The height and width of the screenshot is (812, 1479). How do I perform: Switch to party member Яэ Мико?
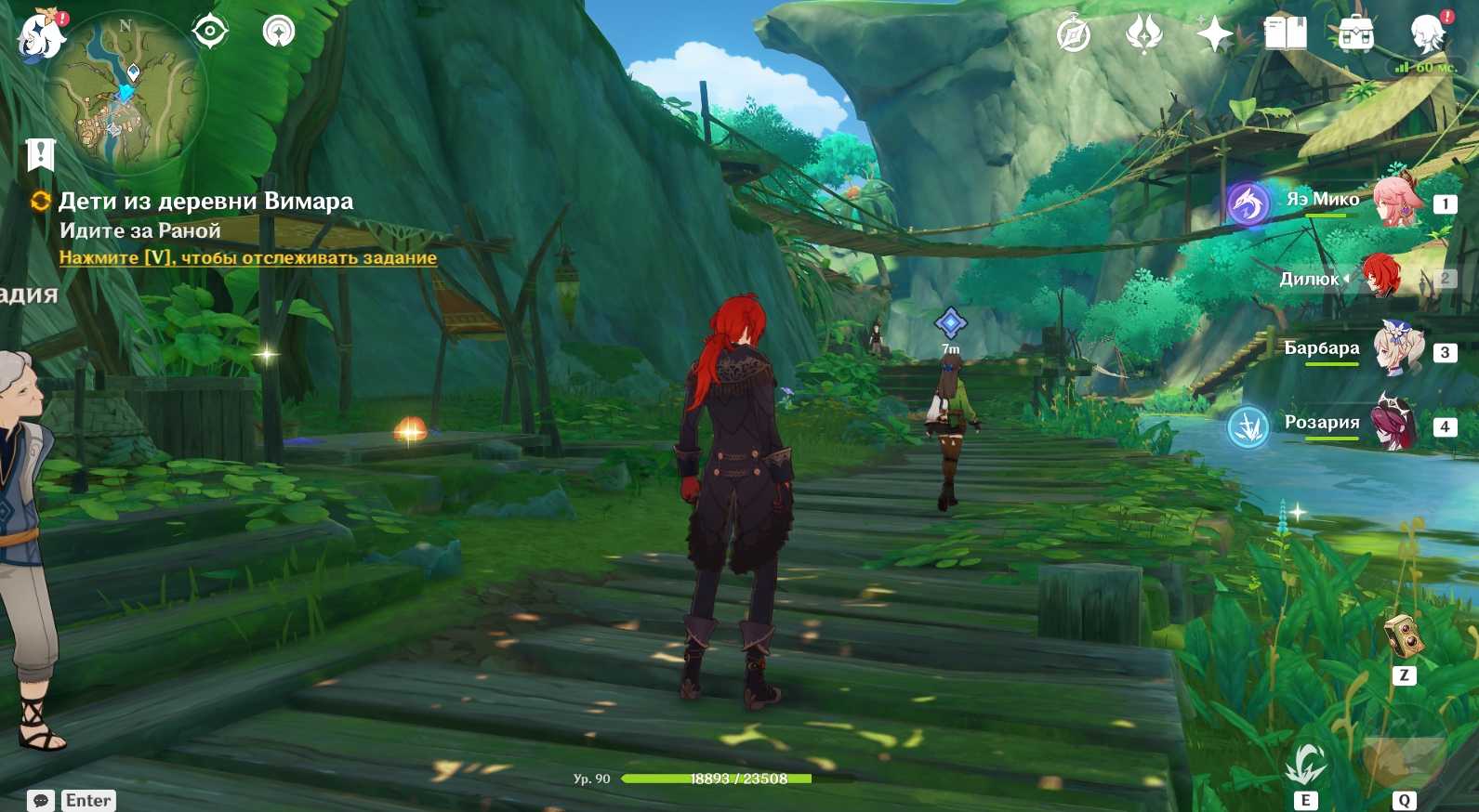click(1394, 200)
